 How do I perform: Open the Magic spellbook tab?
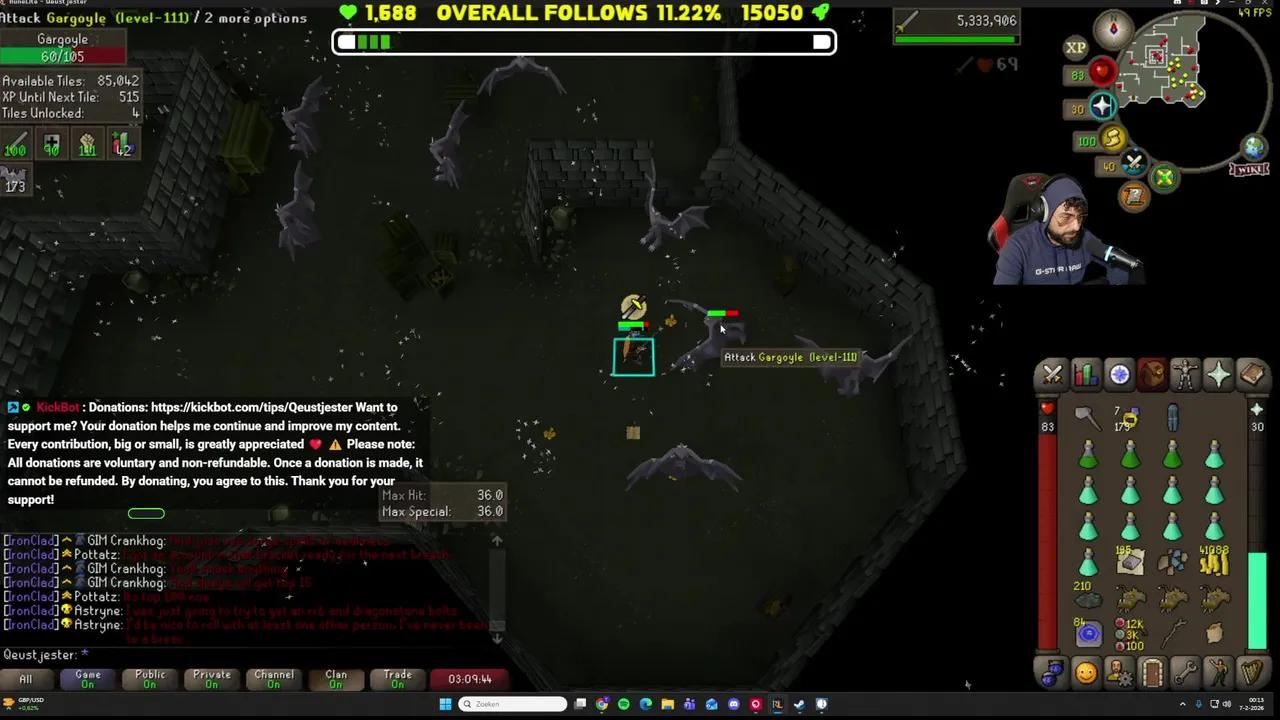pyautogui.click(x=1254, y=373)
